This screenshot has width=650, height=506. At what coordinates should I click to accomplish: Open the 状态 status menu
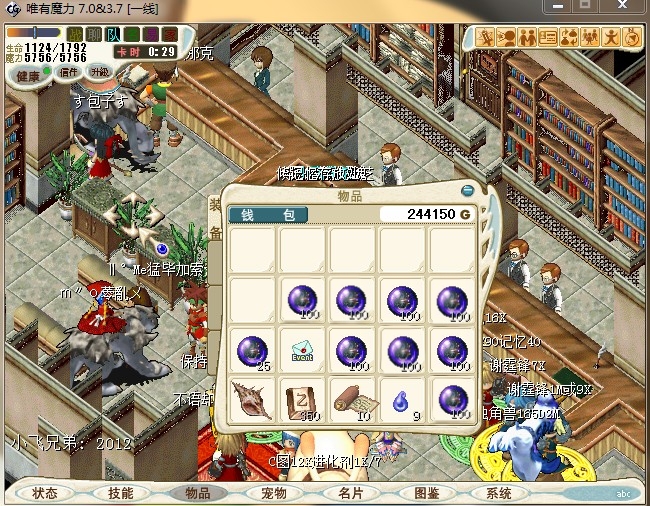tap(45, 493)
